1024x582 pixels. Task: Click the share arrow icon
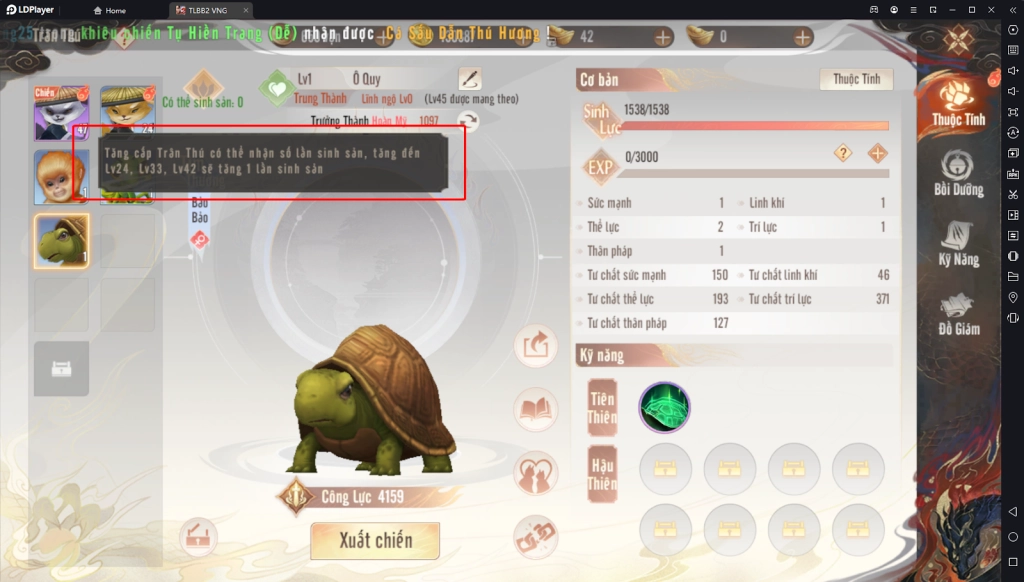point(536,346)
